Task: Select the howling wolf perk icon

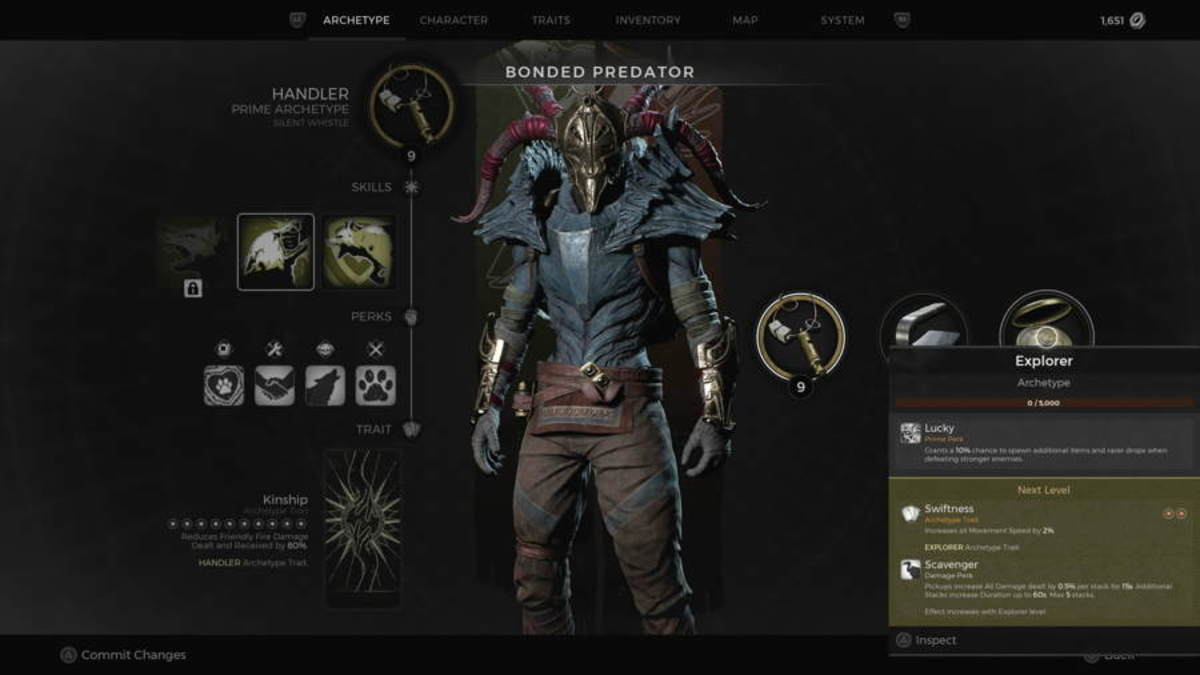Action: [x=325, y=385]
